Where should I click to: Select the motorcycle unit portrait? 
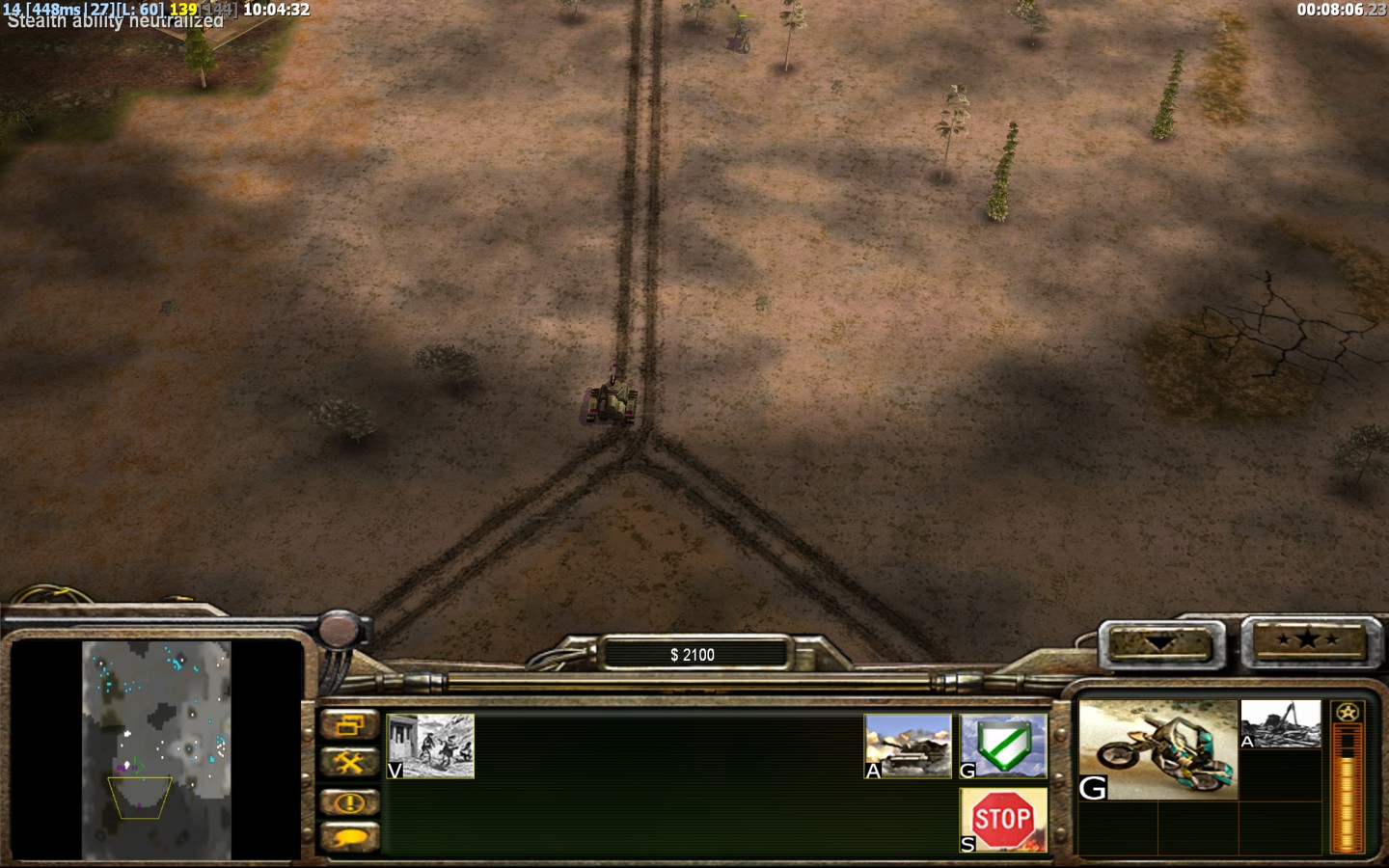(1157, 749)
